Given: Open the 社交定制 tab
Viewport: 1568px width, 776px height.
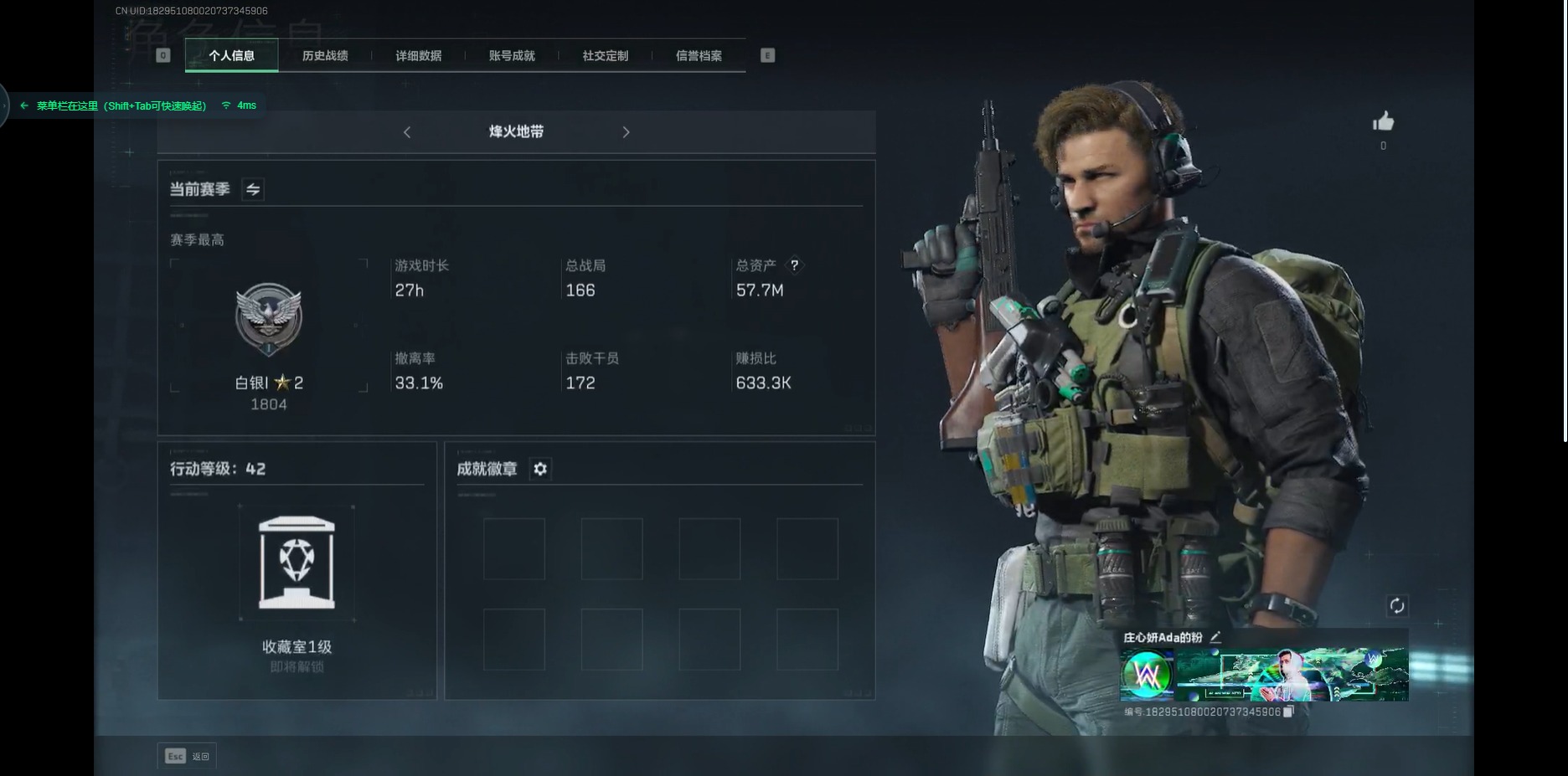Looking at the screenshot, I should (x=605, y=56).
